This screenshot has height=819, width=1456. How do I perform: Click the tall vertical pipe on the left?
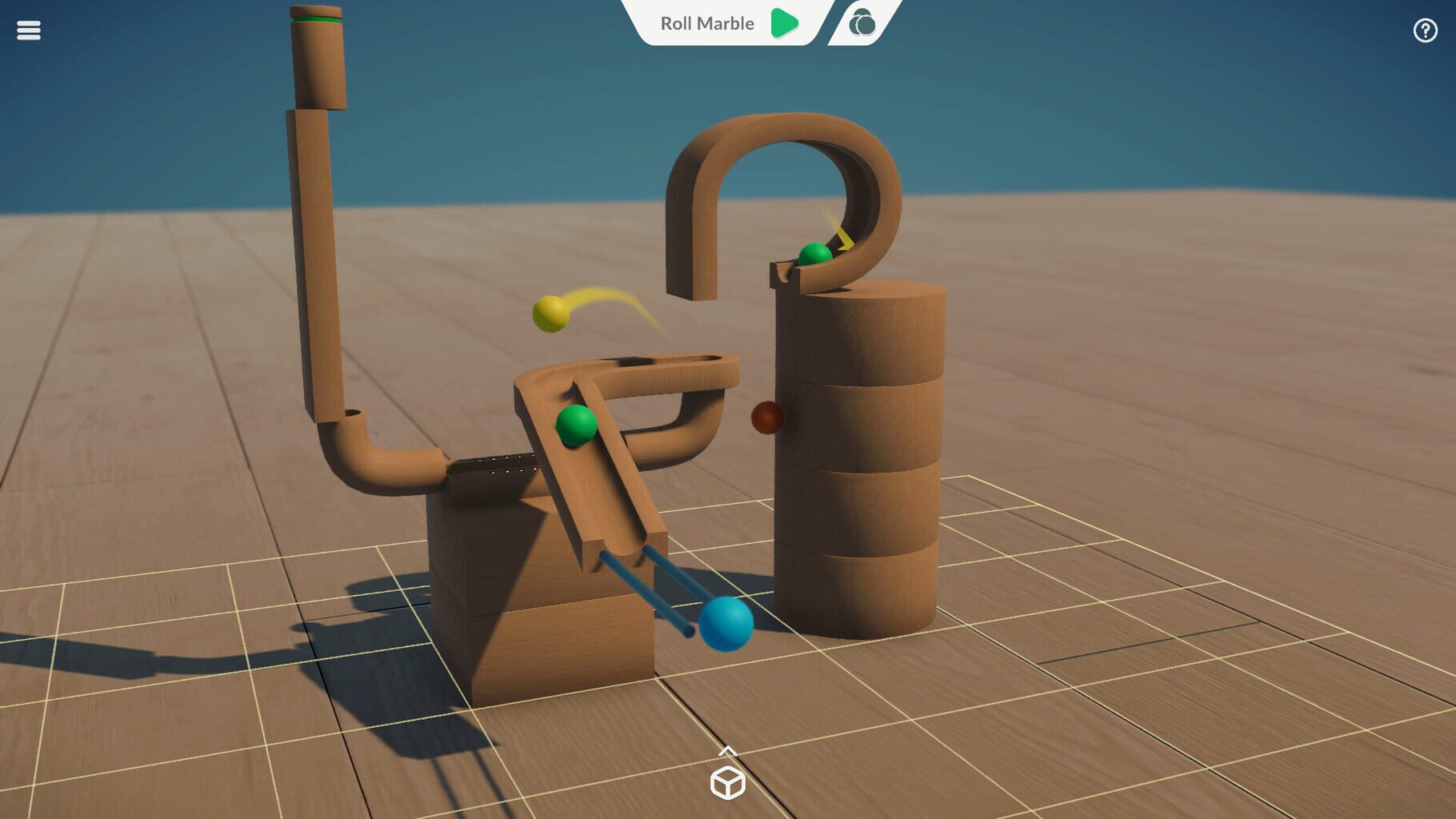pyautogui.click(x=312, y=240)
